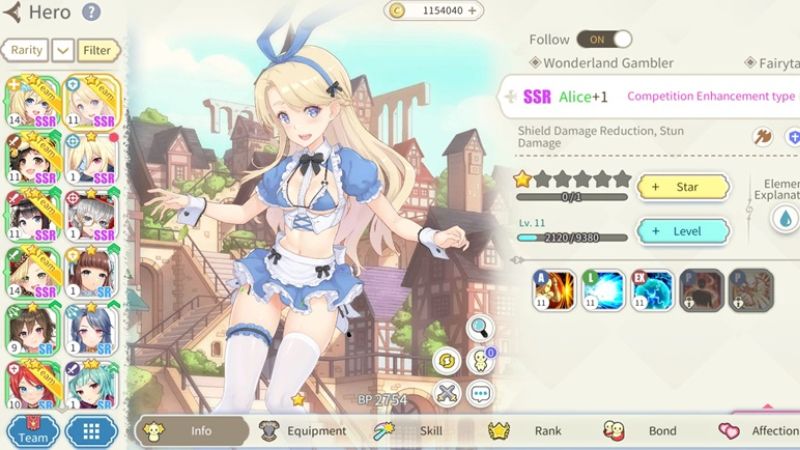Image resolution: width=800 pixels, height=450 pixels.
Task: Open the Rarity sort dropdown
Action: (x=62, y=49)
